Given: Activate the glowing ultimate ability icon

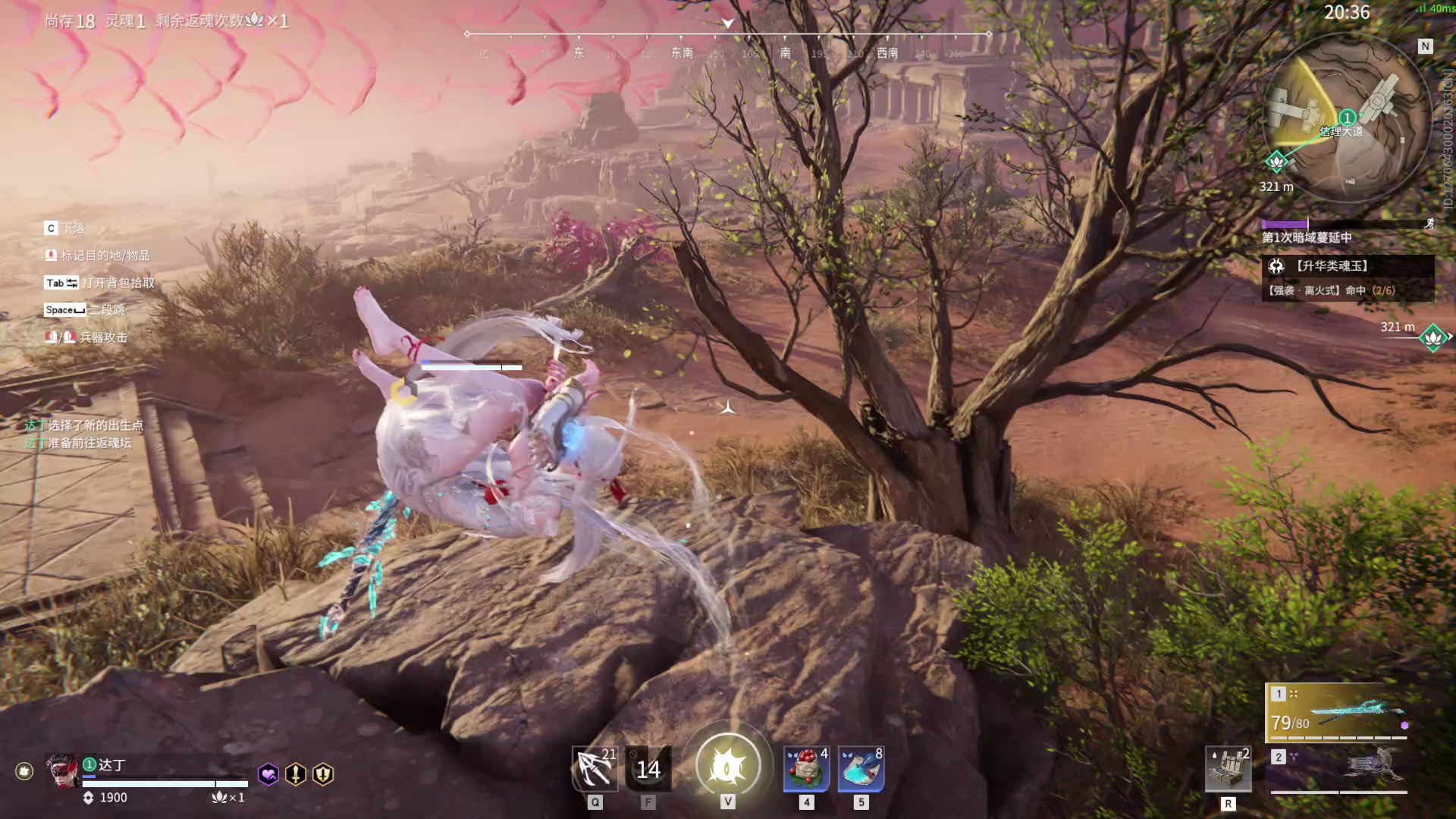Looking at the screenshot, I should click(x=727, y=766).
